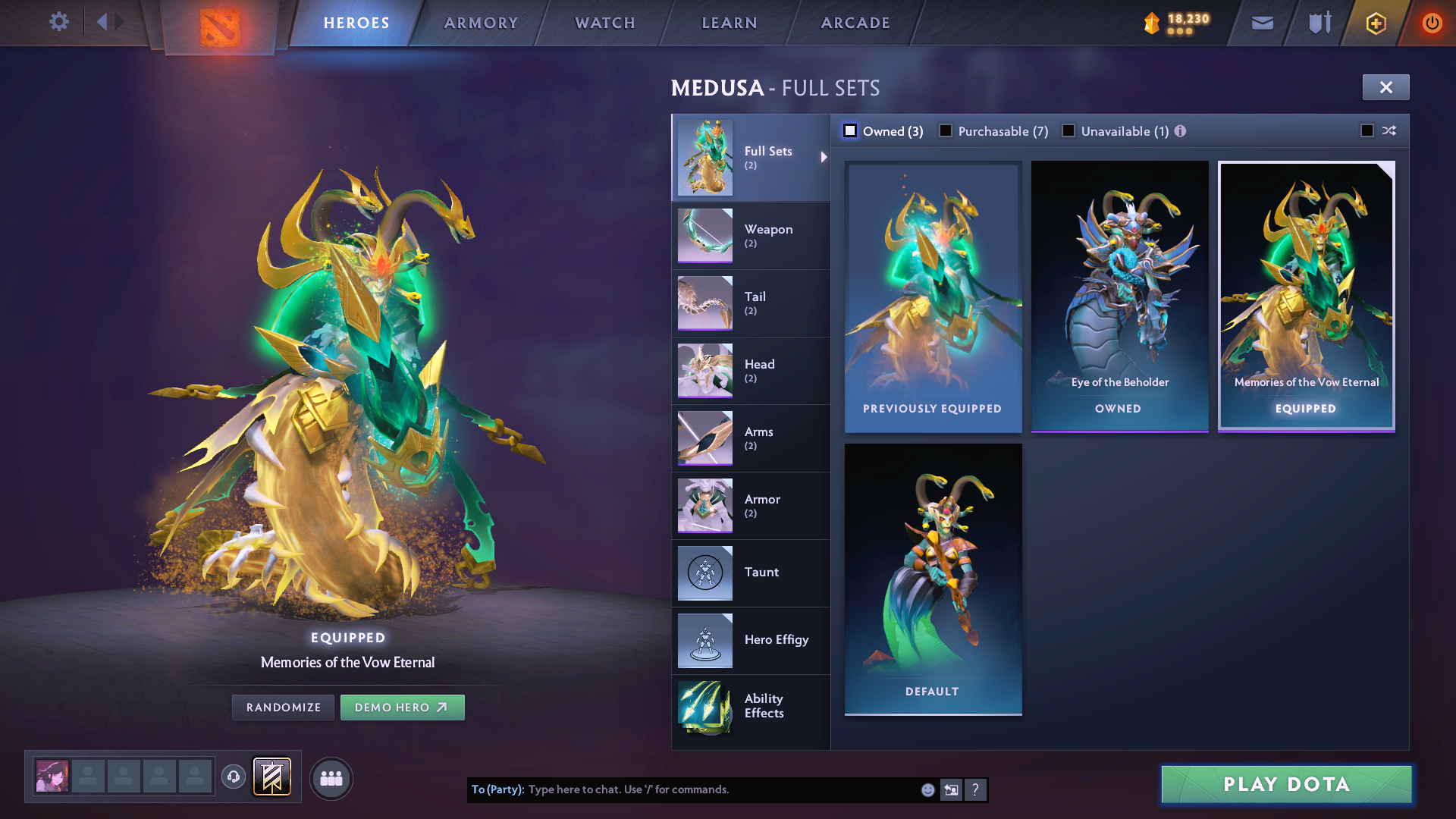
Task: Open the Dota Plus hexagon icon
Action: coord(1376,23)
